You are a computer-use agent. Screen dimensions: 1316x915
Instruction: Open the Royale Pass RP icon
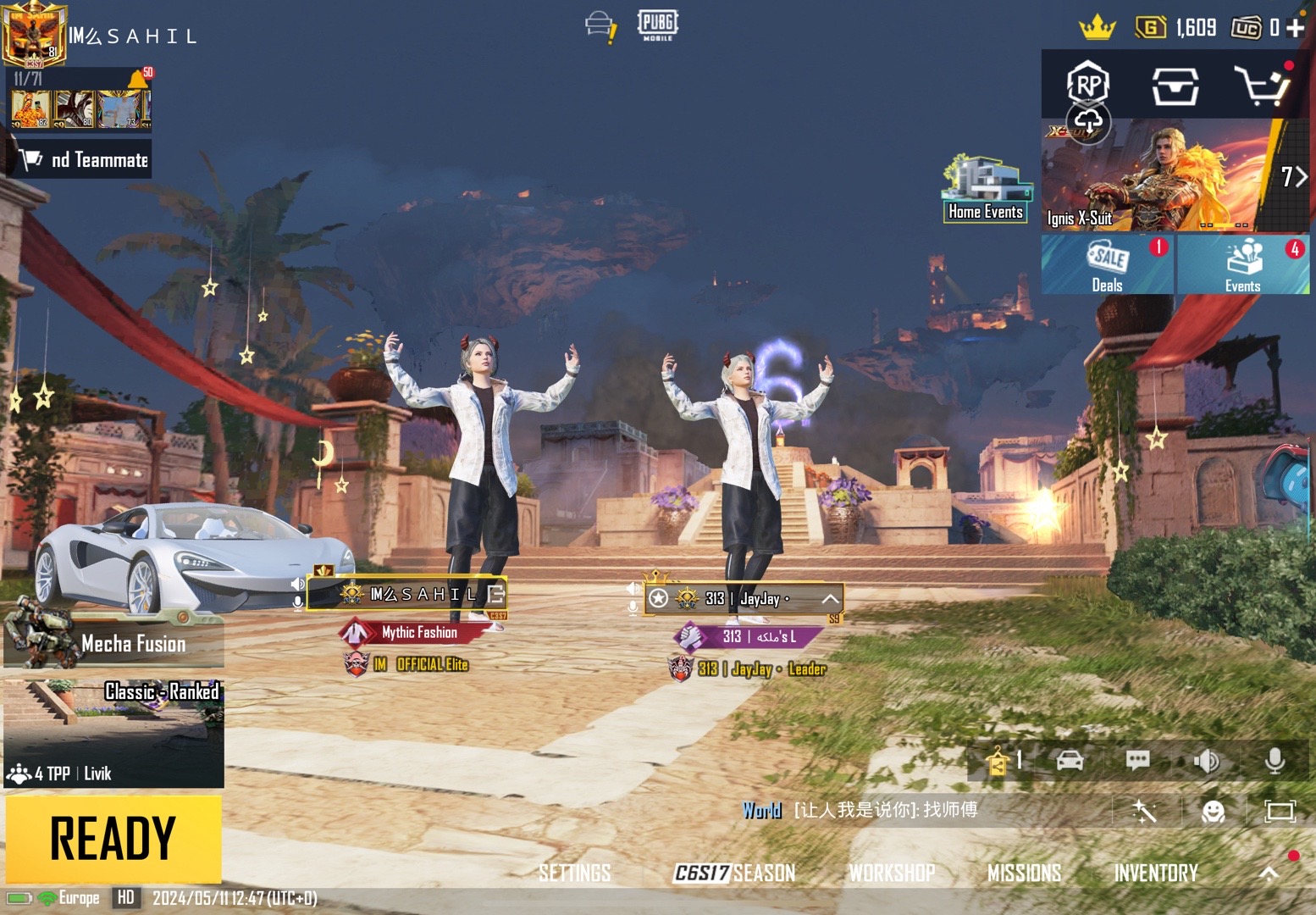pyautogui.click(x=1088, y=84)
